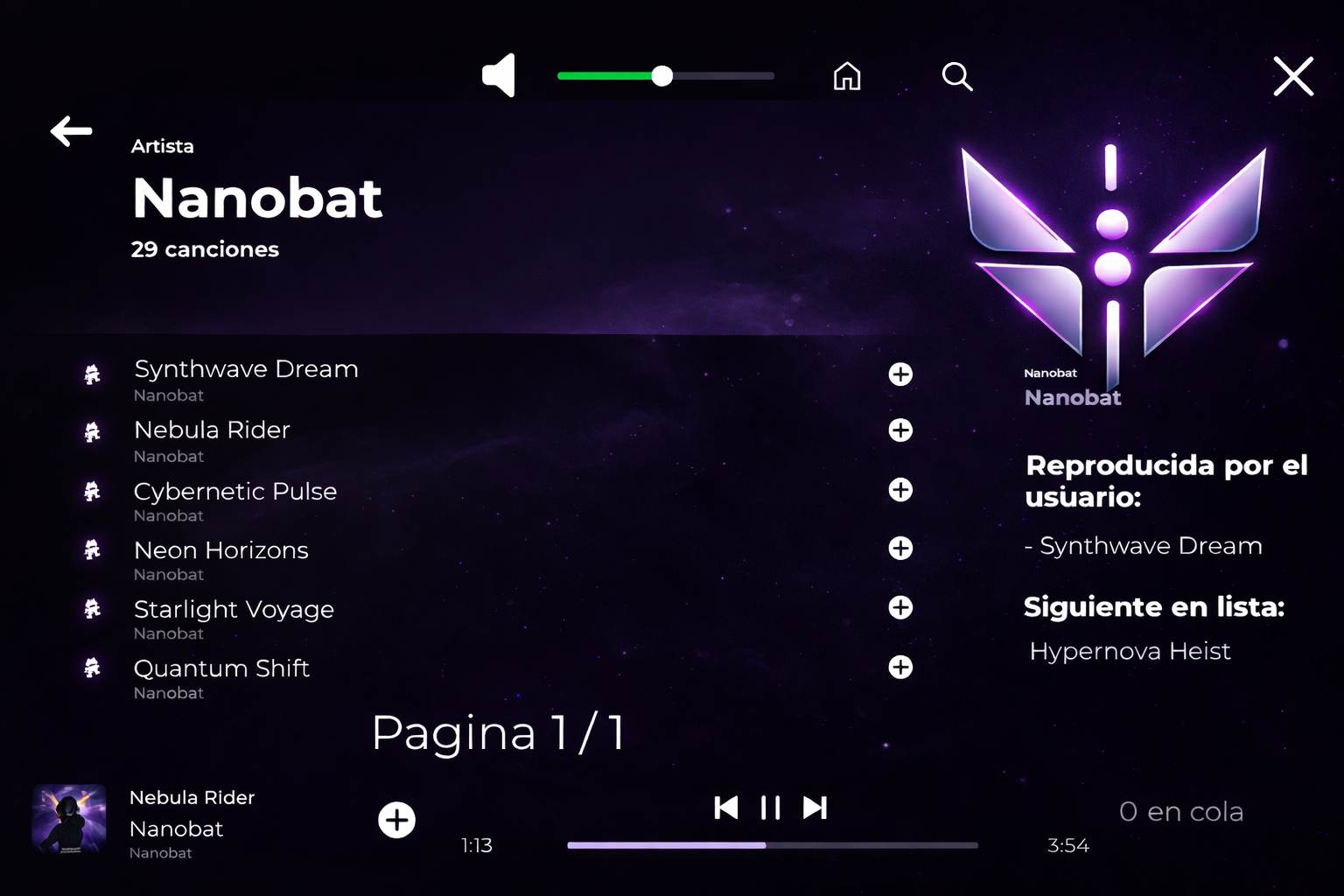This screenshot has width=1344, height=896.
Task: Add Neon Horizons to the queue
Action: pyautogui.click(x=900, y=549)
